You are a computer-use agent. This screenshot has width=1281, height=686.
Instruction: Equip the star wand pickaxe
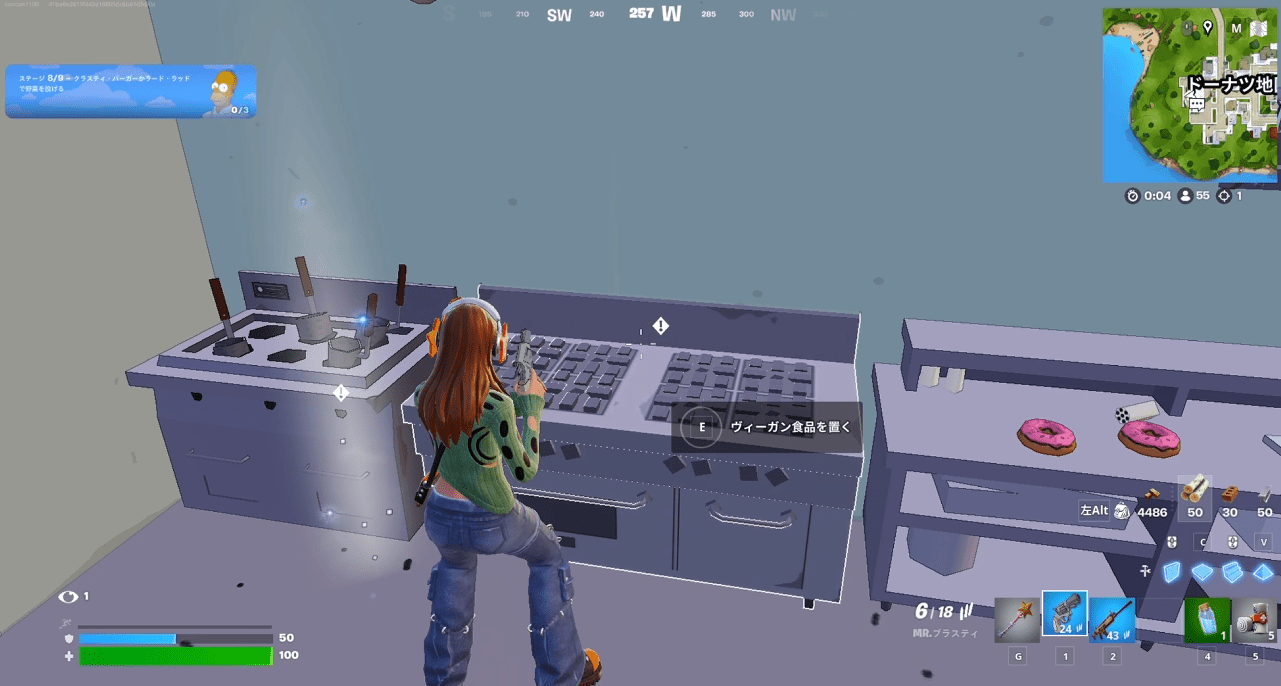tap(1017, 619)
